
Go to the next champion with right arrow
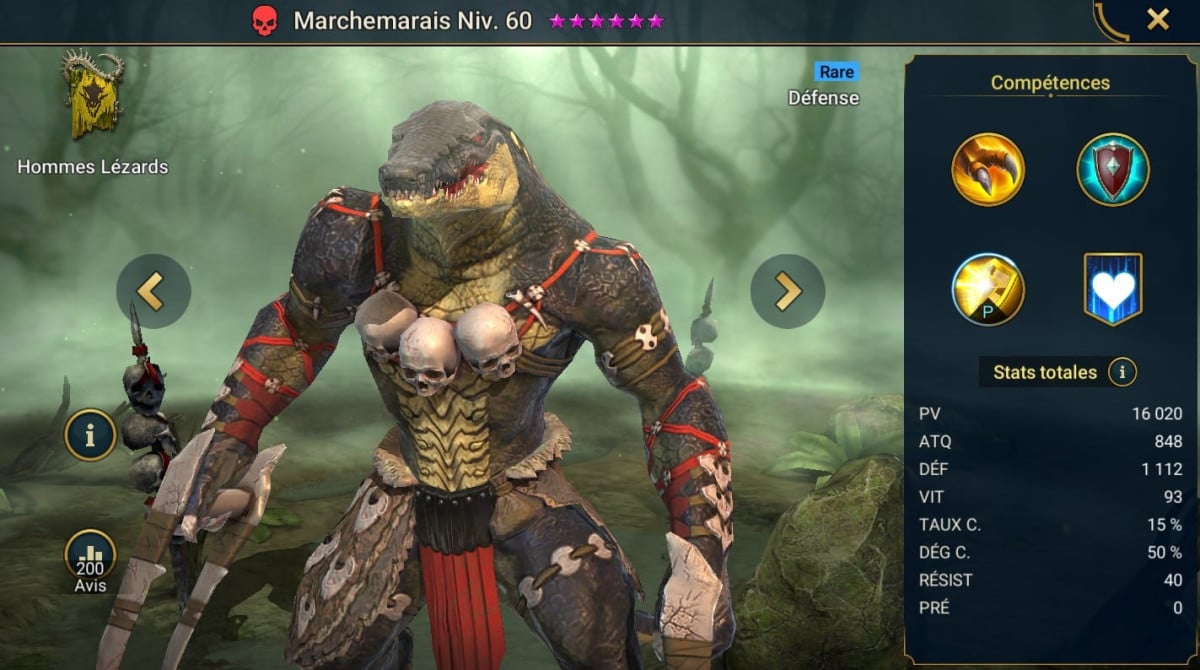788,291
